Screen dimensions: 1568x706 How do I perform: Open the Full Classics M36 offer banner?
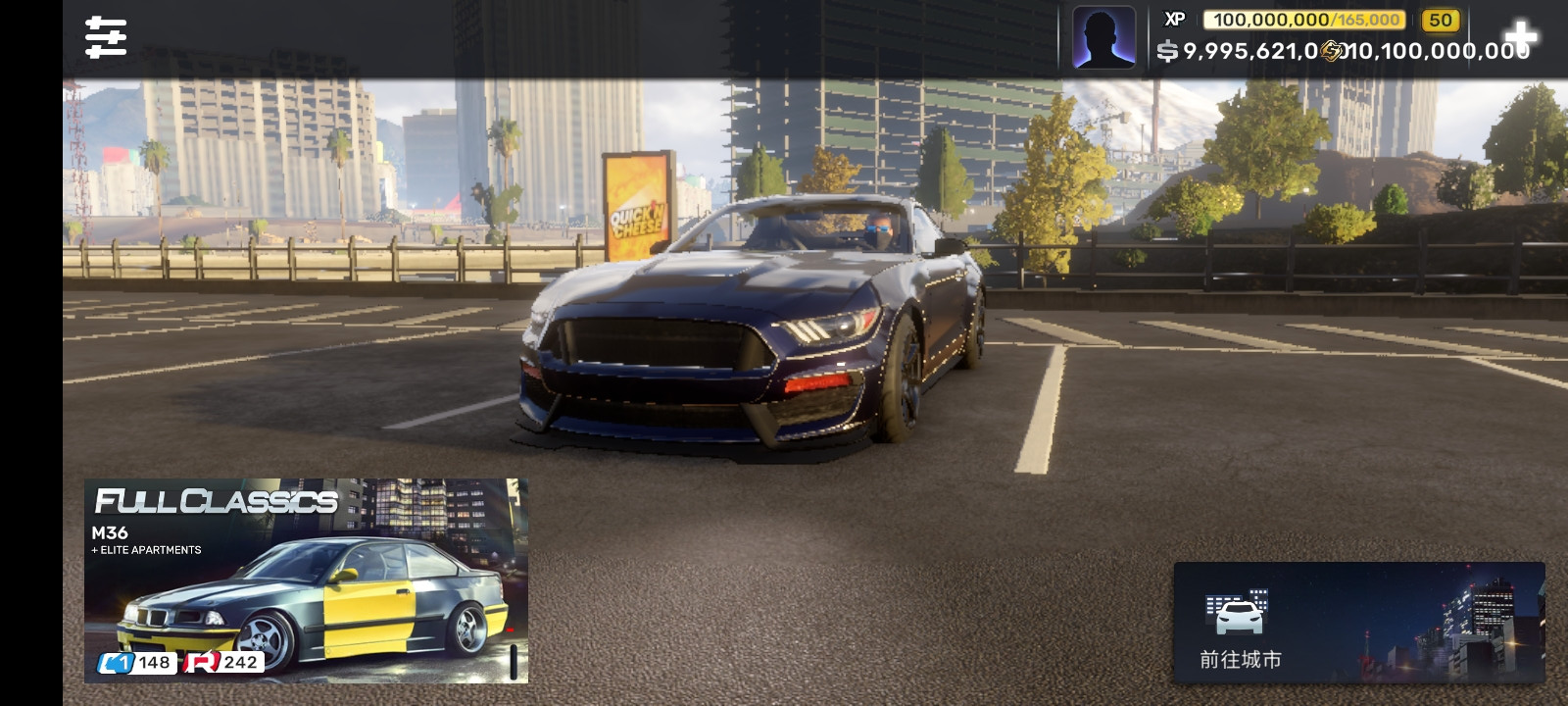306,580
